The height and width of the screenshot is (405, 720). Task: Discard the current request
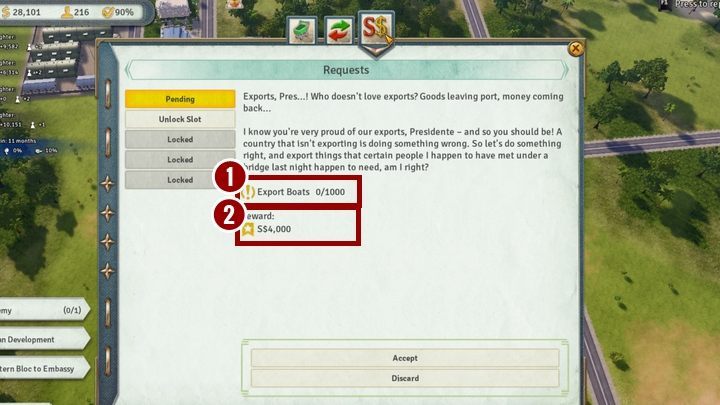point(405,378)
